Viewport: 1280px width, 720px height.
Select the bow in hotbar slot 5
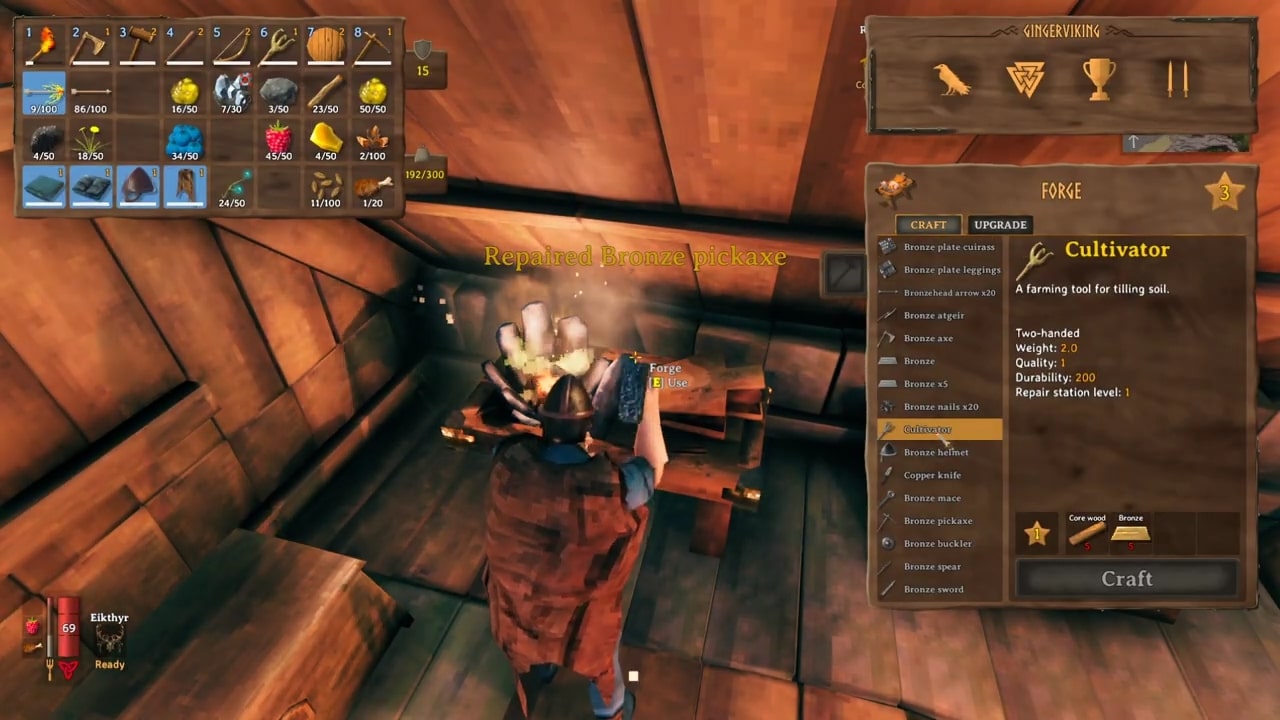(231, 45)
